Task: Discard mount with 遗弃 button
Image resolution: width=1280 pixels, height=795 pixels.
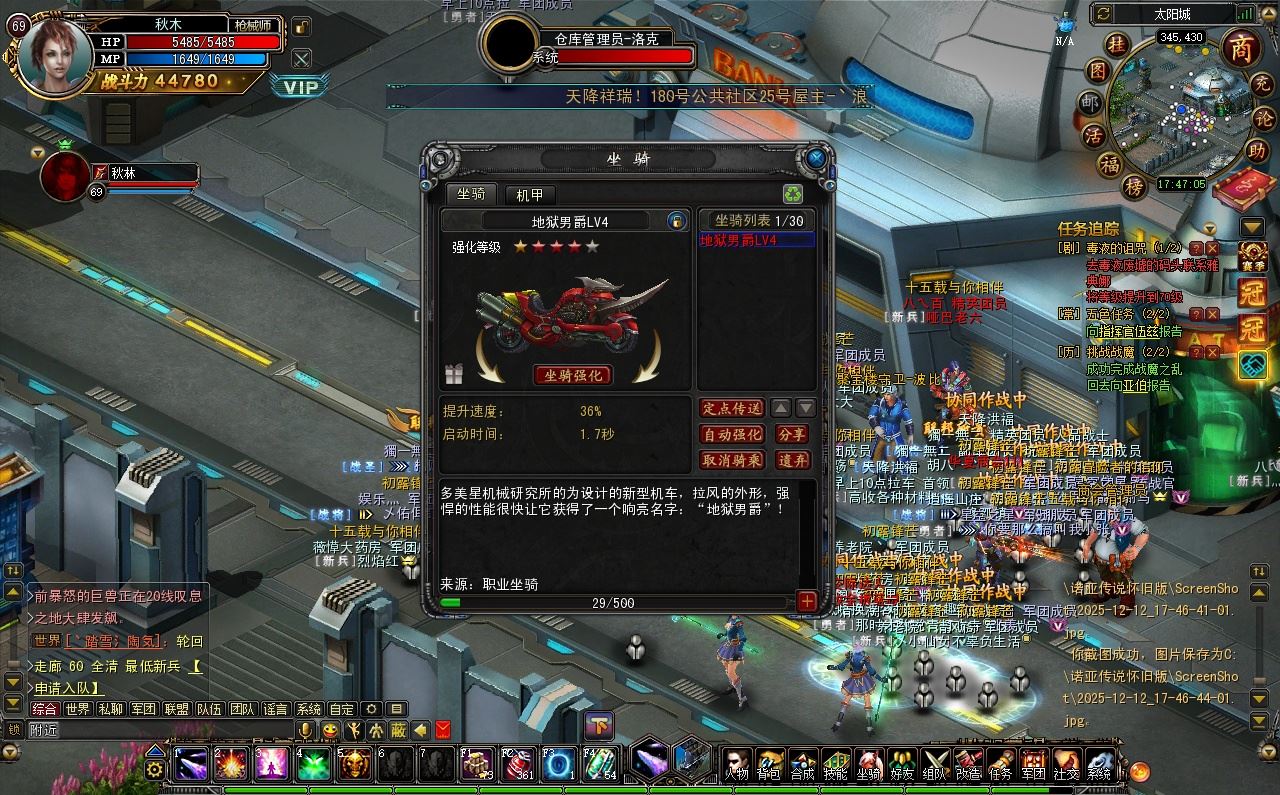Action: click(792, 460)
